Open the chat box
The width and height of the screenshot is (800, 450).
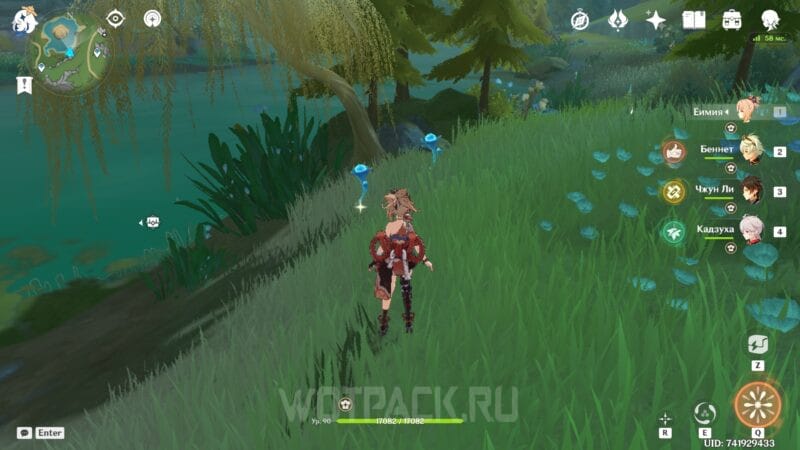pos(24,433)
